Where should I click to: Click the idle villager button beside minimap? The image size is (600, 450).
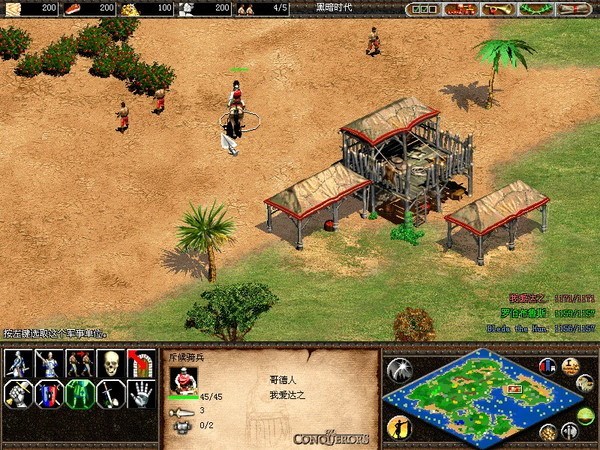(x=398, y=426)
